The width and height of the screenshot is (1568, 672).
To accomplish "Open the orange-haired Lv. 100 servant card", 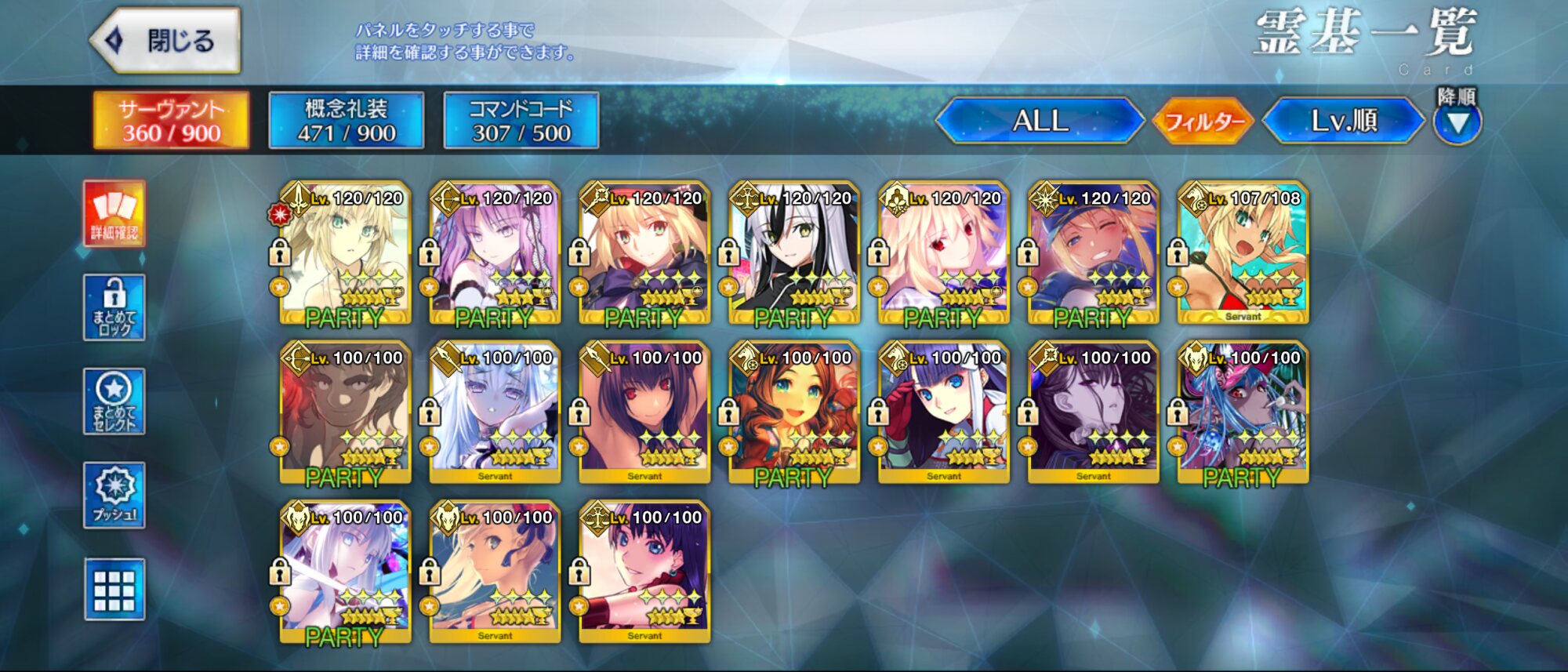I will point(793,412).
